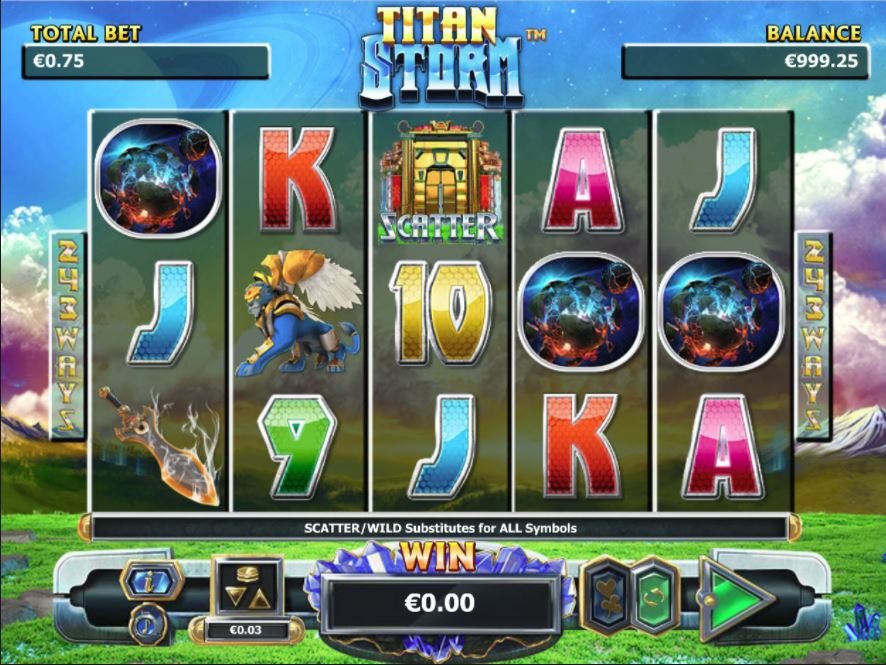This screenshot has width=886, height=665.
Task: Open the info paytable button
Action: [151, 579]
